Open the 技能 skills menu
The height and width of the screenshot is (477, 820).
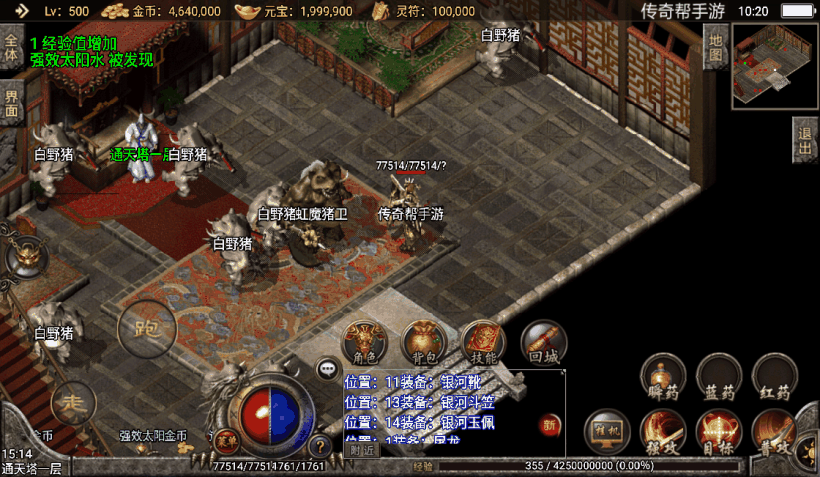[483, 343]
